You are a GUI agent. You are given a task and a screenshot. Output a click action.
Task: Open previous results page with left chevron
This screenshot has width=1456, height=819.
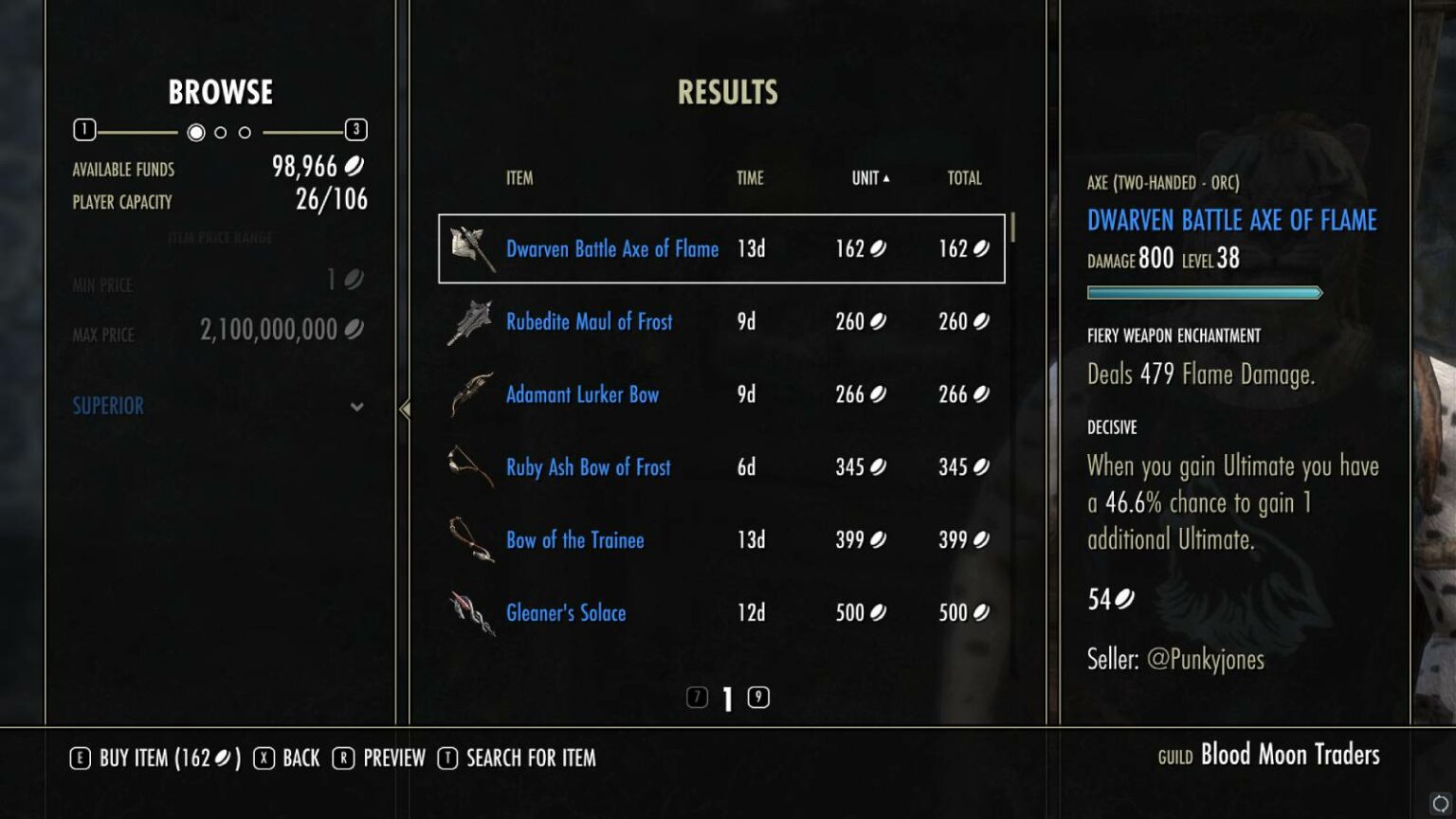(699, 698)
